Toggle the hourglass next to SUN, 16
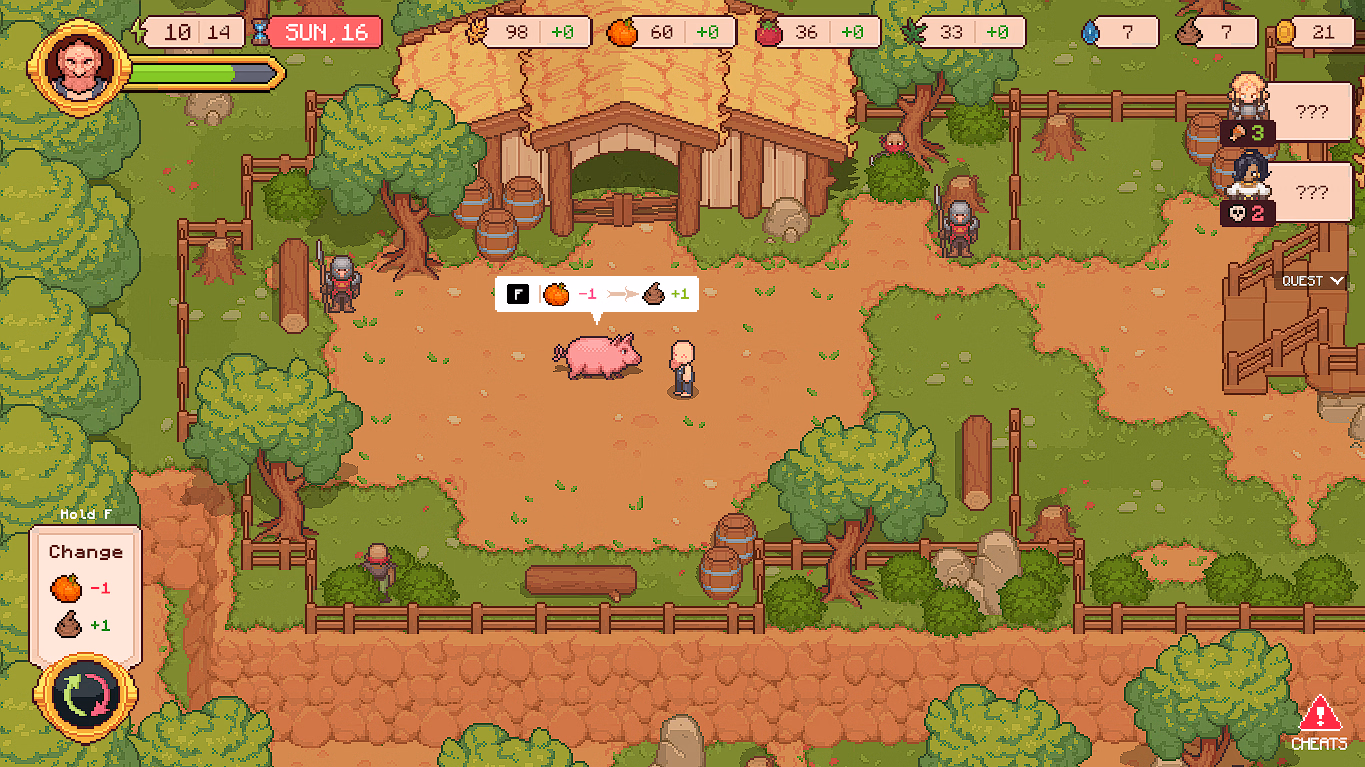Viewport: 1365px width, 767px height. coord(263,31)
